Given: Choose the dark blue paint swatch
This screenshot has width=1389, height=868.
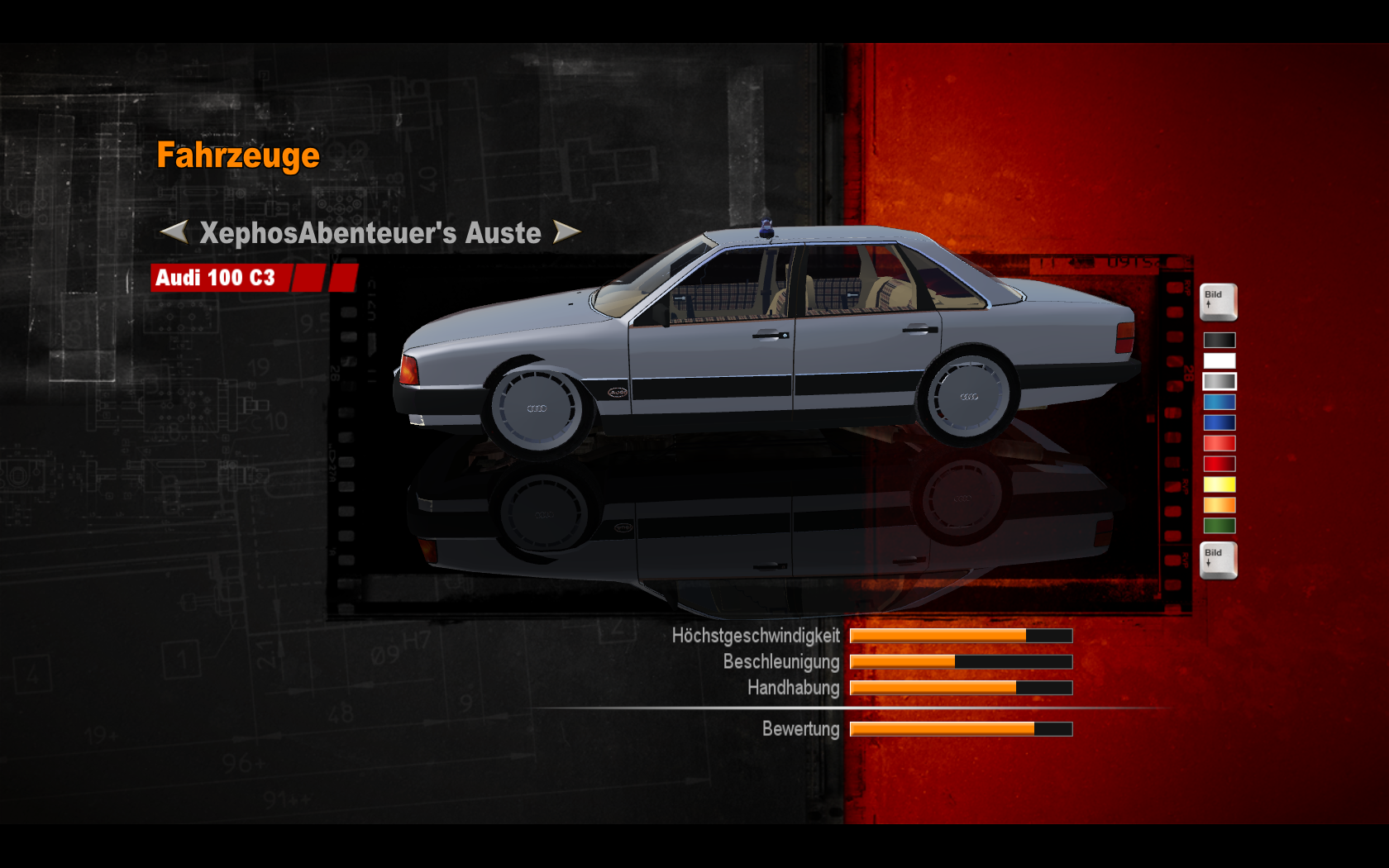Looking at the screenshot, I should click(x=1219, y=422).
